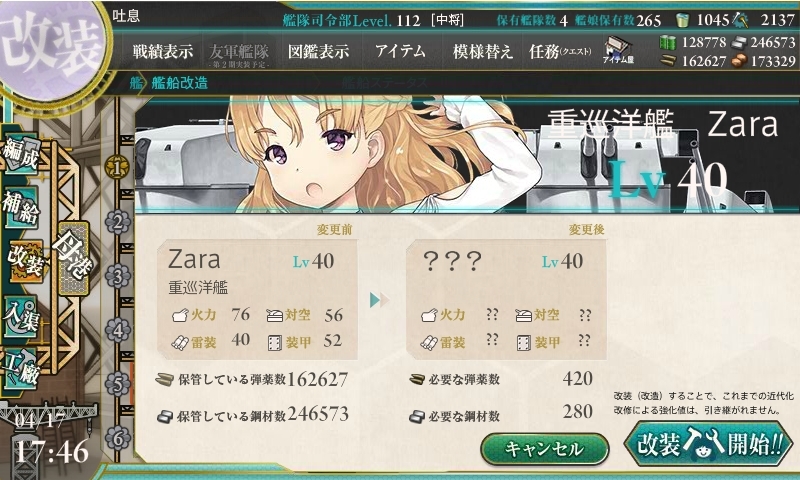The width and height of the screenshot is (800, 480).
Task: Open the アイテム menu
Action: (399, 52)
